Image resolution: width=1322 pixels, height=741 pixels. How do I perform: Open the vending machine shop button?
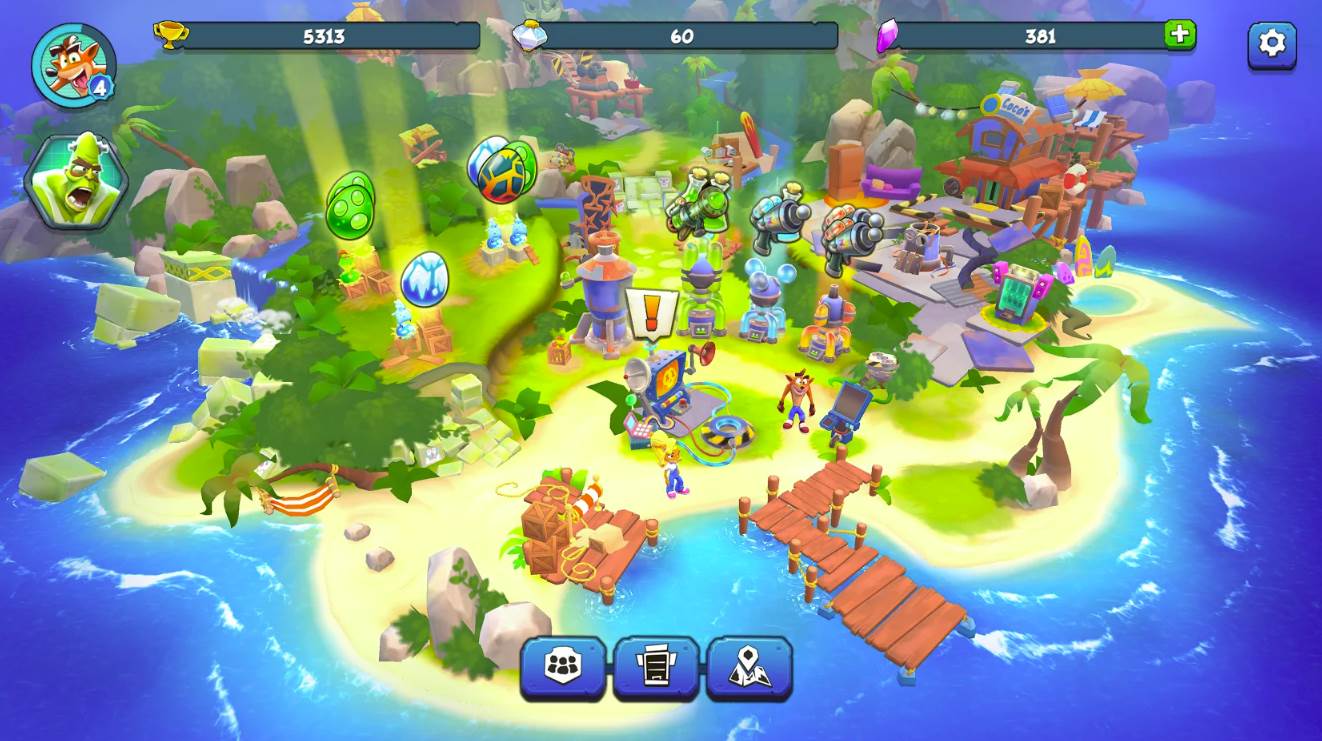coord(656,667)
